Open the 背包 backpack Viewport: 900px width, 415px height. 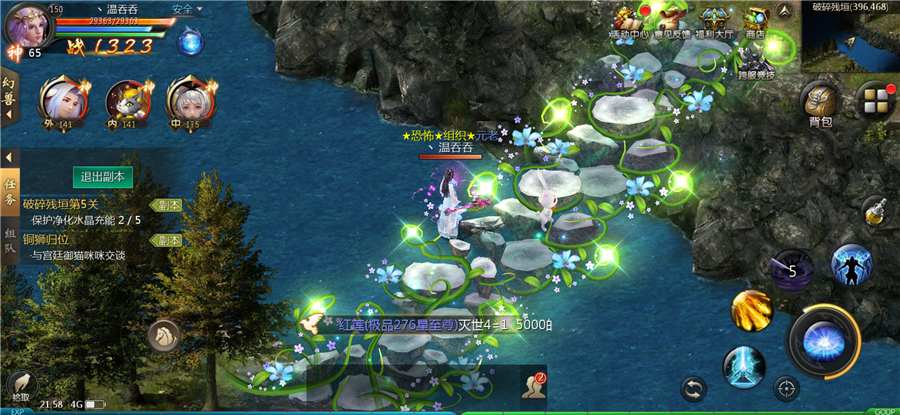[820, 103]
